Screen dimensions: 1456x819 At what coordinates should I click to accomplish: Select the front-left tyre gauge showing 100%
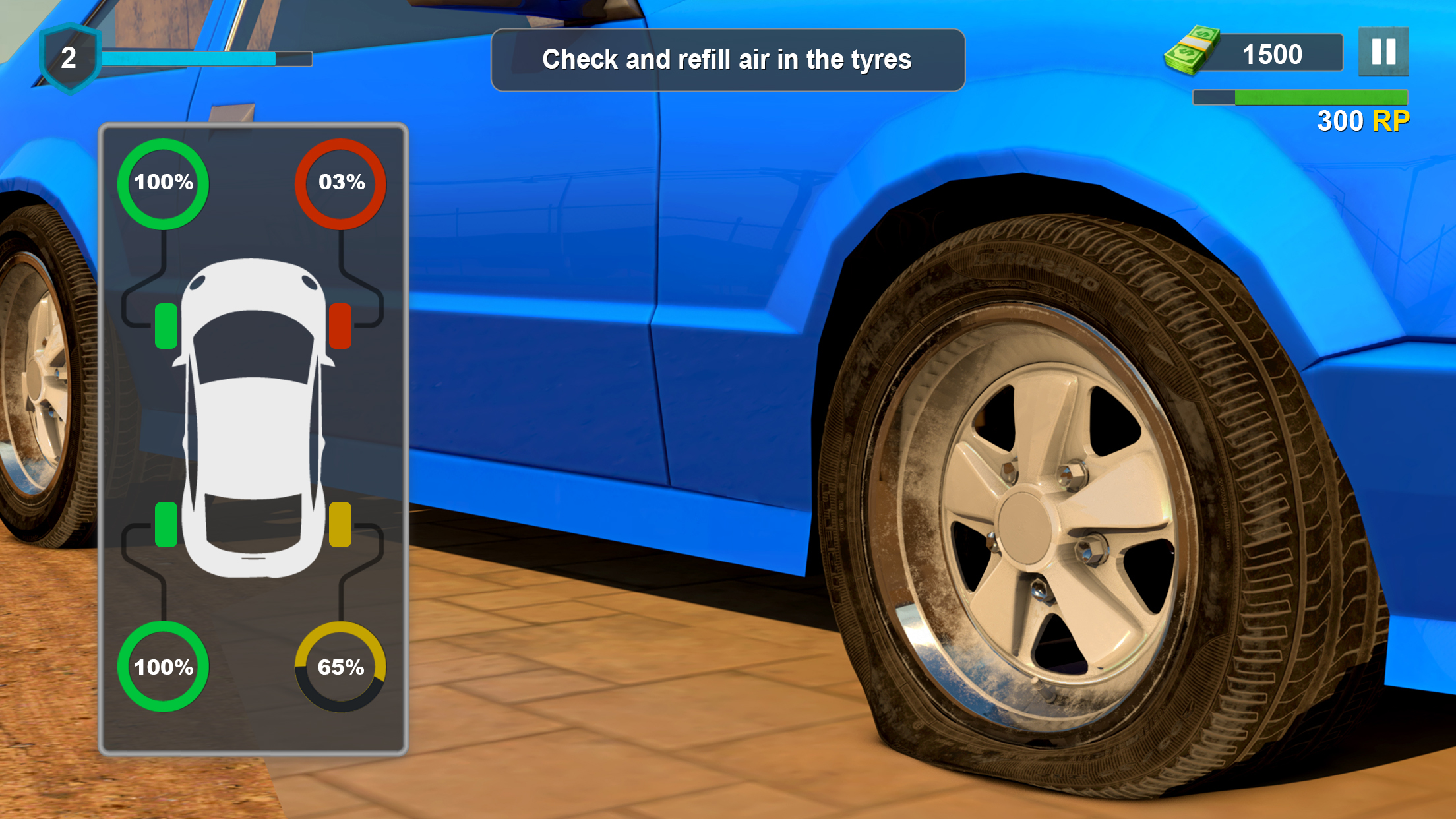click(162, 183)
